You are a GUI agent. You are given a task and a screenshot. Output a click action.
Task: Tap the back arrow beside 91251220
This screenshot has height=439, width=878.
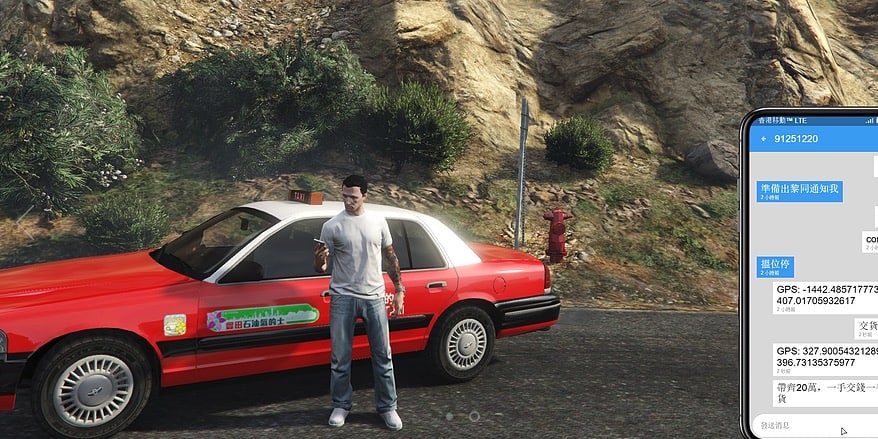(x=764, y=138)
